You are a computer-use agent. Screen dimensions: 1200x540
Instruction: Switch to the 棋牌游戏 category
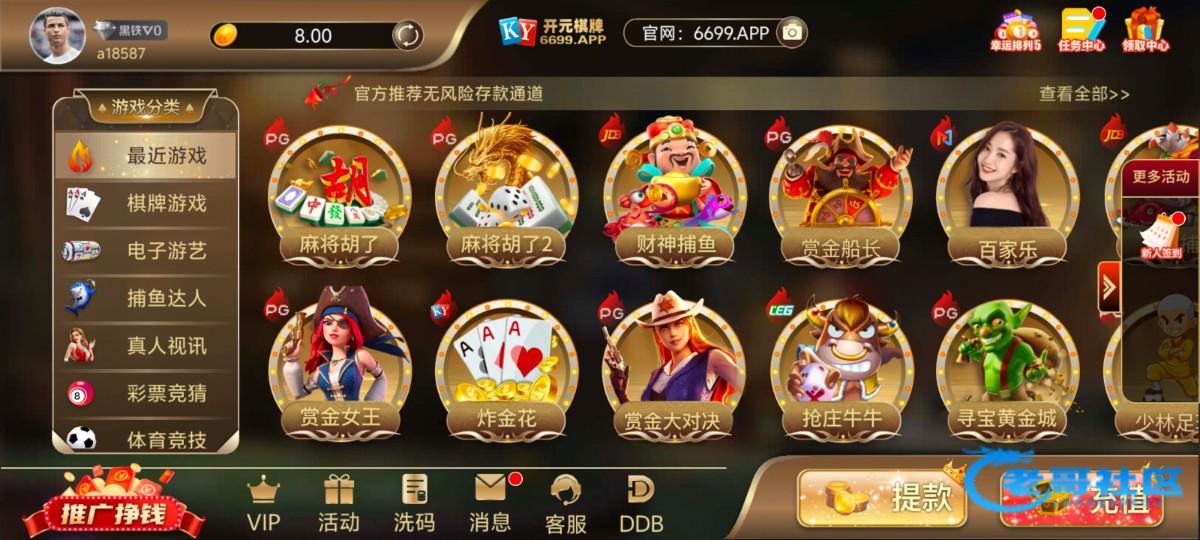click(145, 203)
